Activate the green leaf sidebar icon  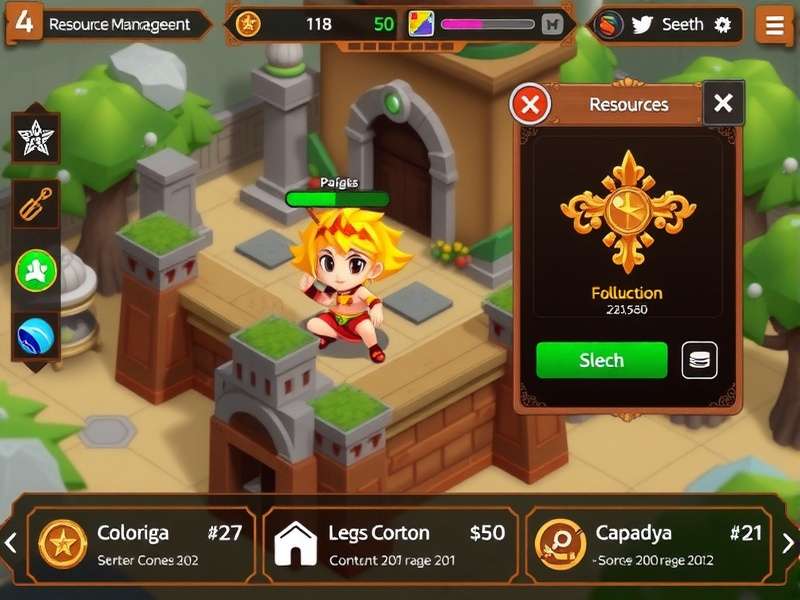tap(36, 271)
